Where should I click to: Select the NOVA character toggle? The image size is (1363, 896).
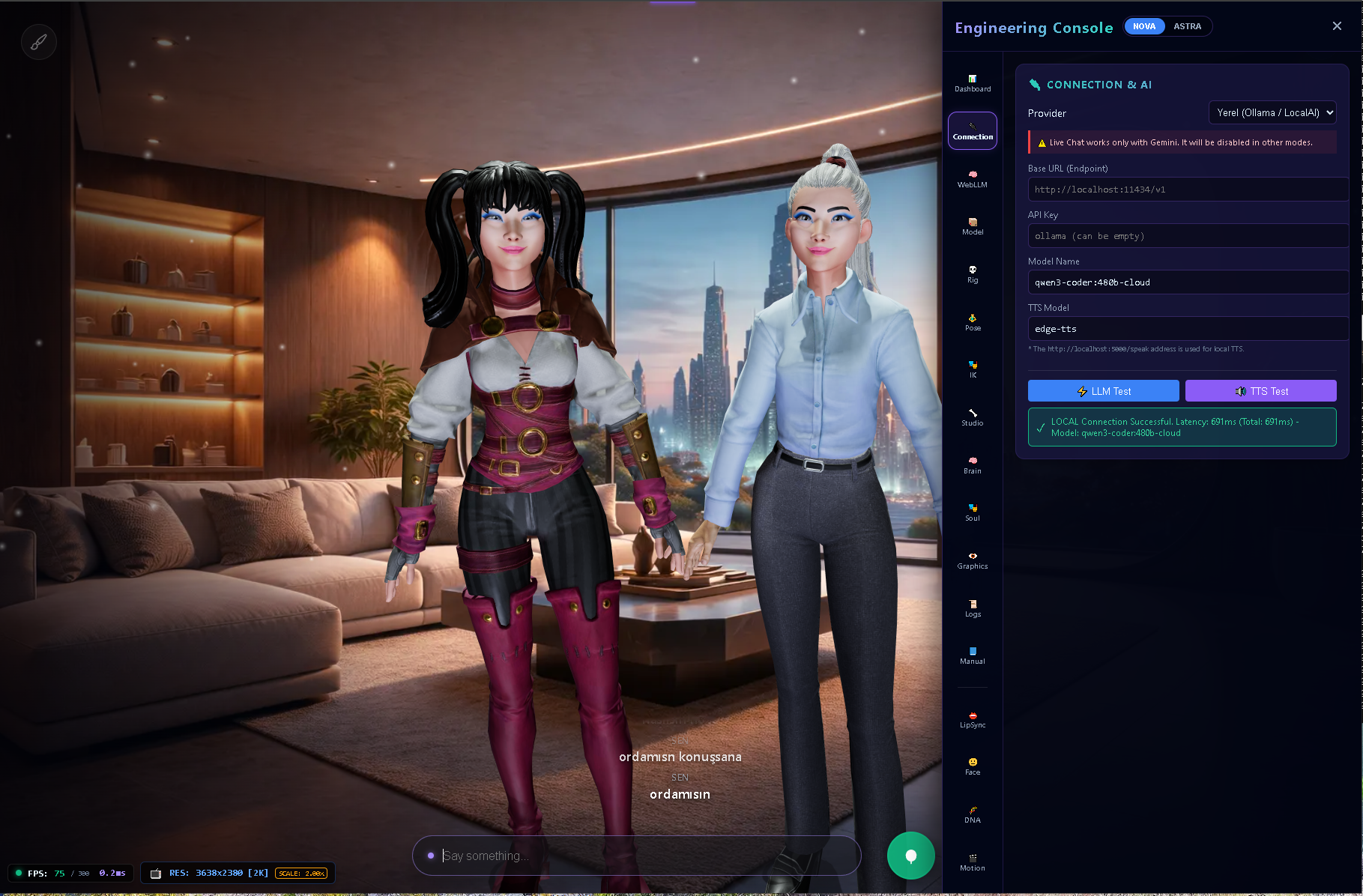[x=1144, y=25]
